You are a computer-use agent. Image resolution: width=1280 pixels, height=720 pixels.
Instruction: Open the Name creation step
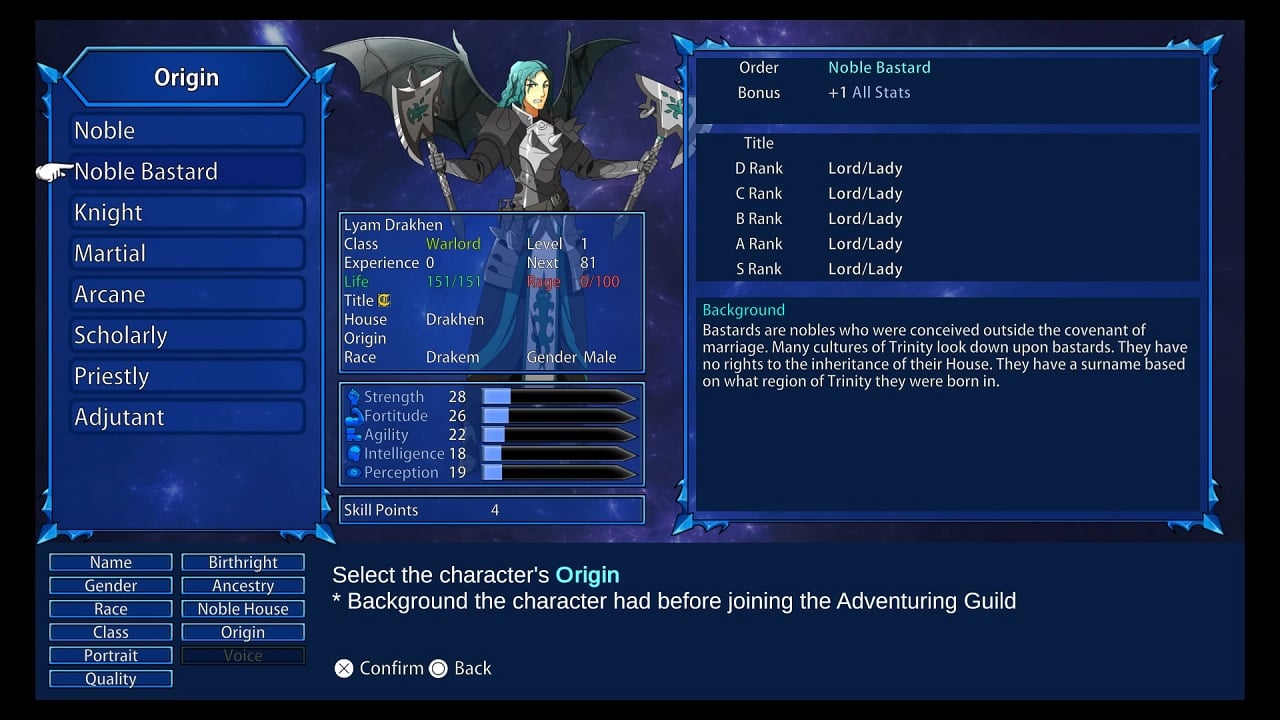tap(111, 562)
